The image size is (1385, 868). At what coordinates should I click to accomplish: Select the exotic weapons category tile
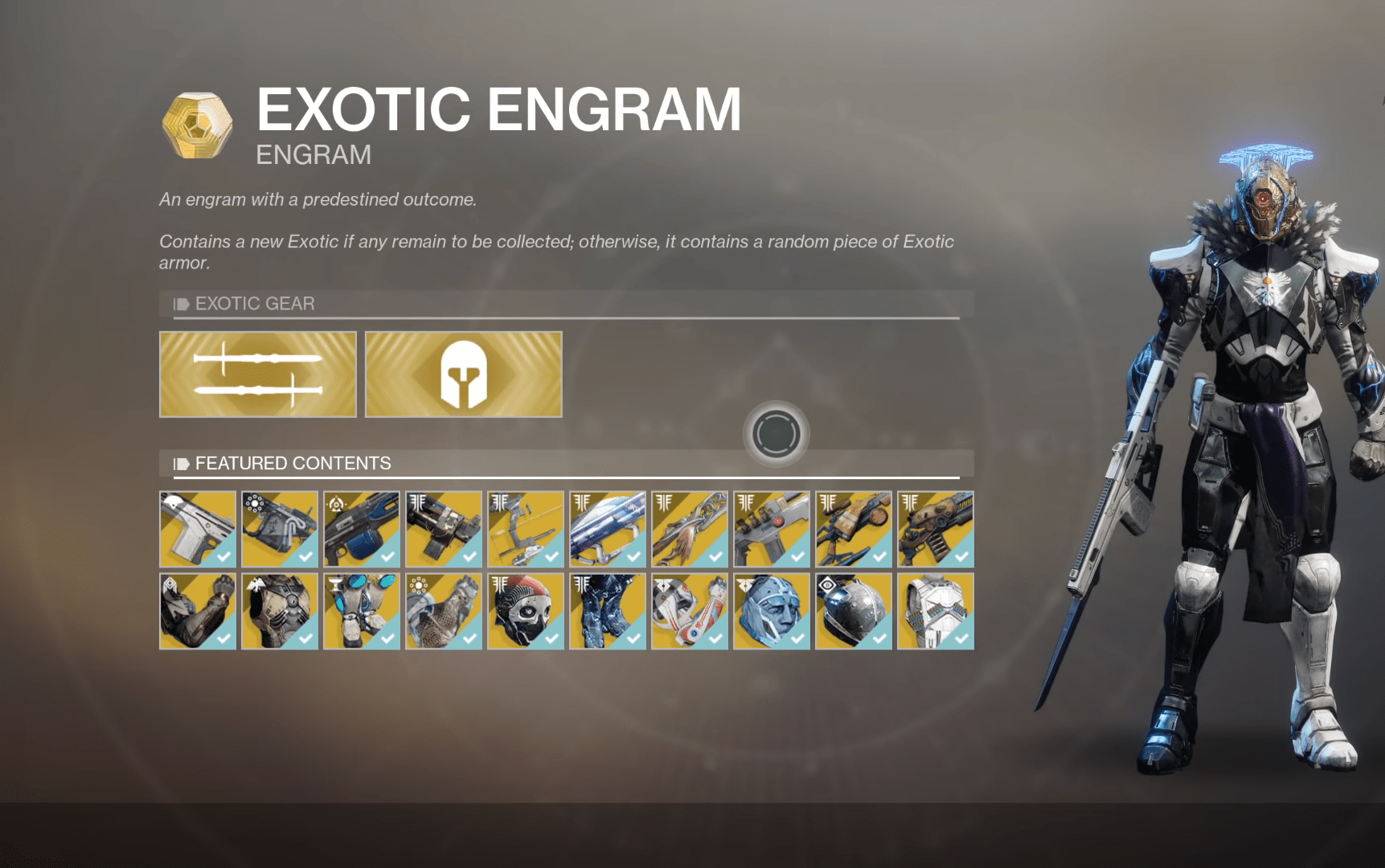coord(258,375)
